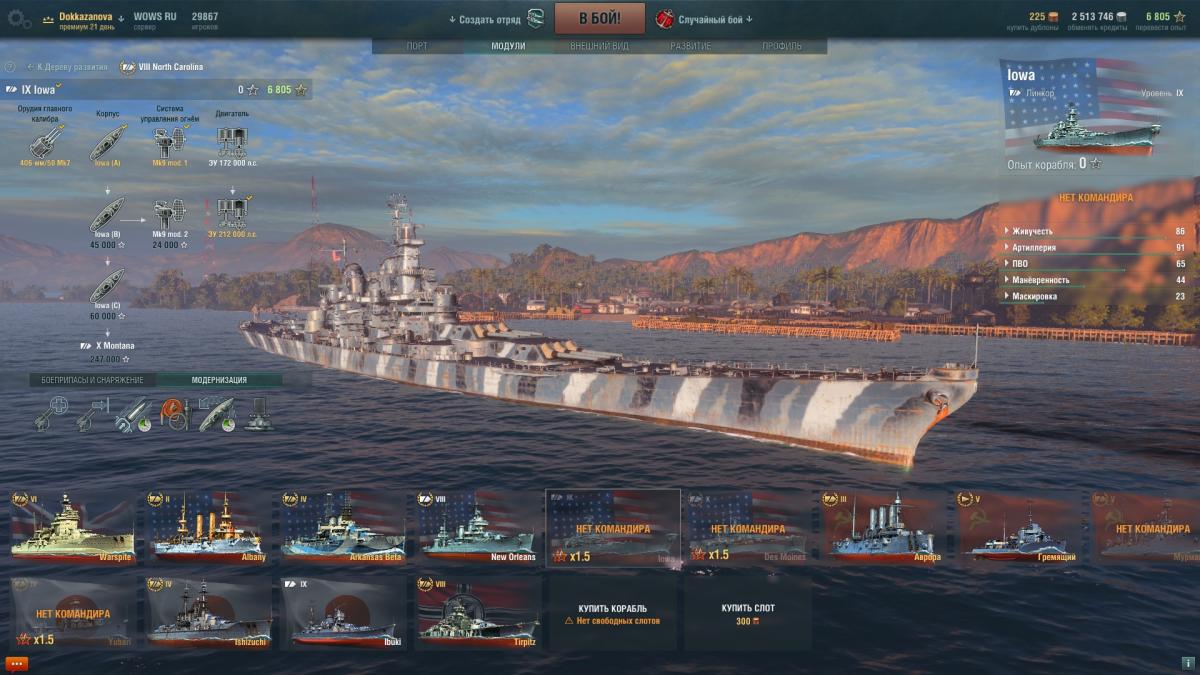This screenshot has height=675, width=1200.
Task: Choose the Tirpitz ship card
Action: point(478,611)
